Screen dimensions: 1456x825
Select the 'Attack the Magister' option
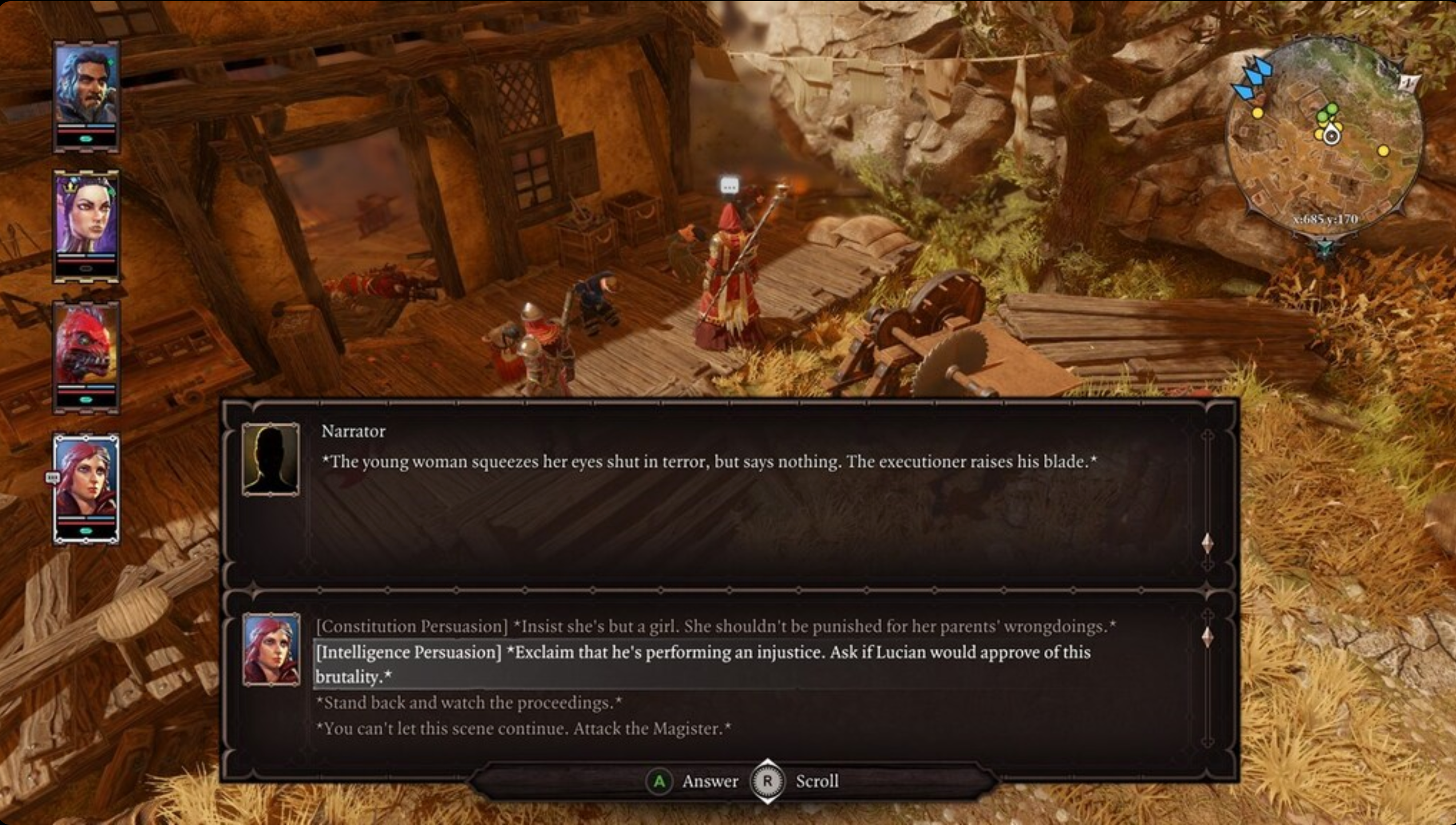(523, 729)
